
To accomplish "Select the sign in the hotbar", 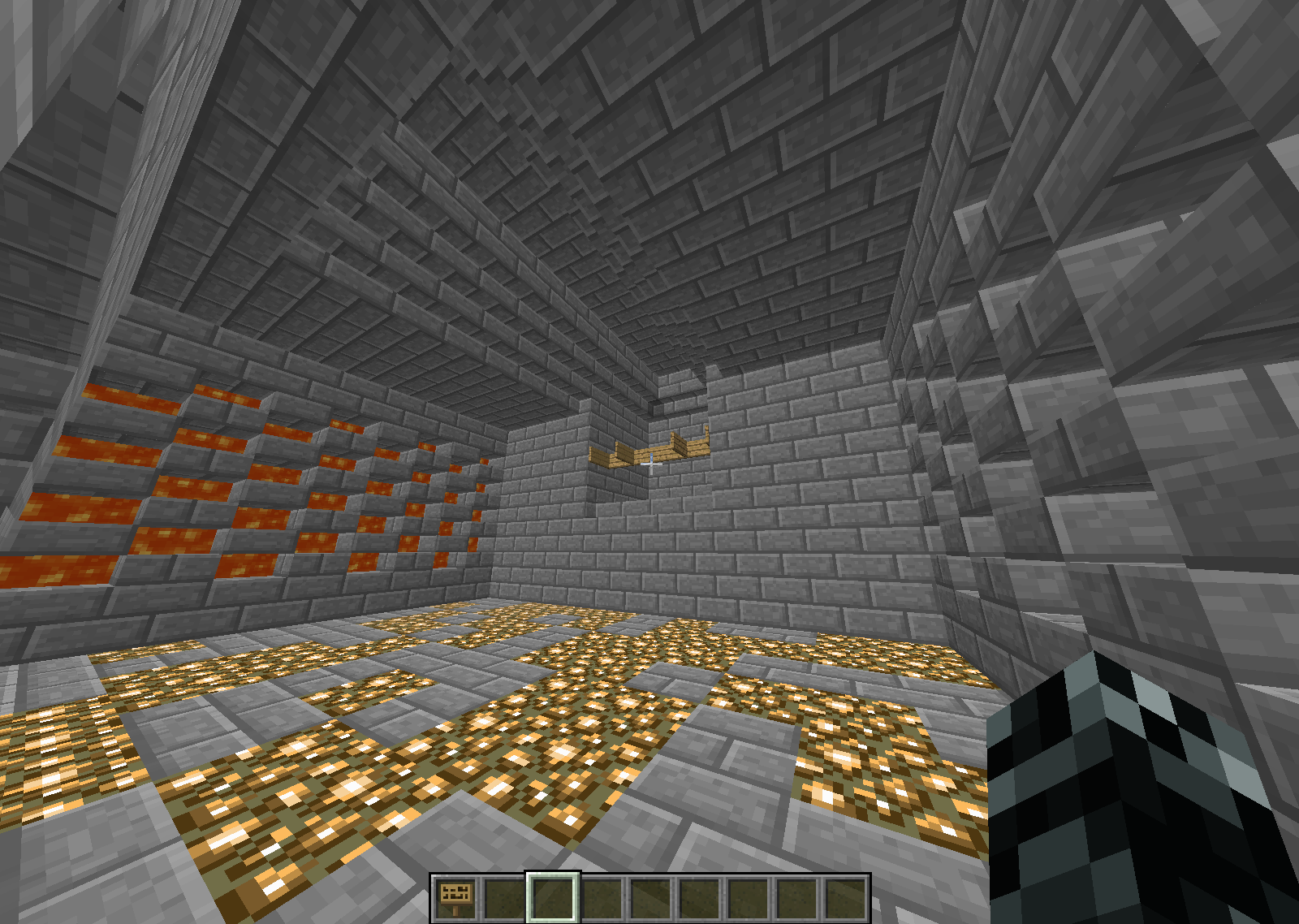I will click(455, 897).
